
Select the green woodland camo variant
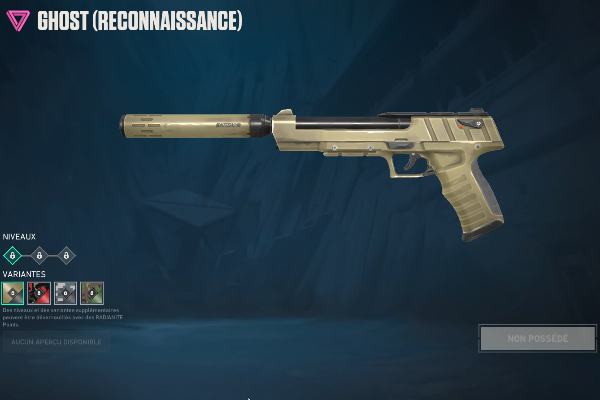[92, 293]
